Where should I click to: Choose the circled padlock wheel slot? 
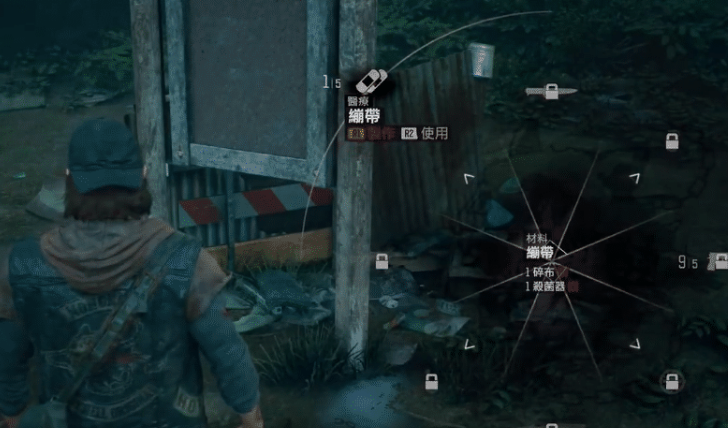click(671, 381)
